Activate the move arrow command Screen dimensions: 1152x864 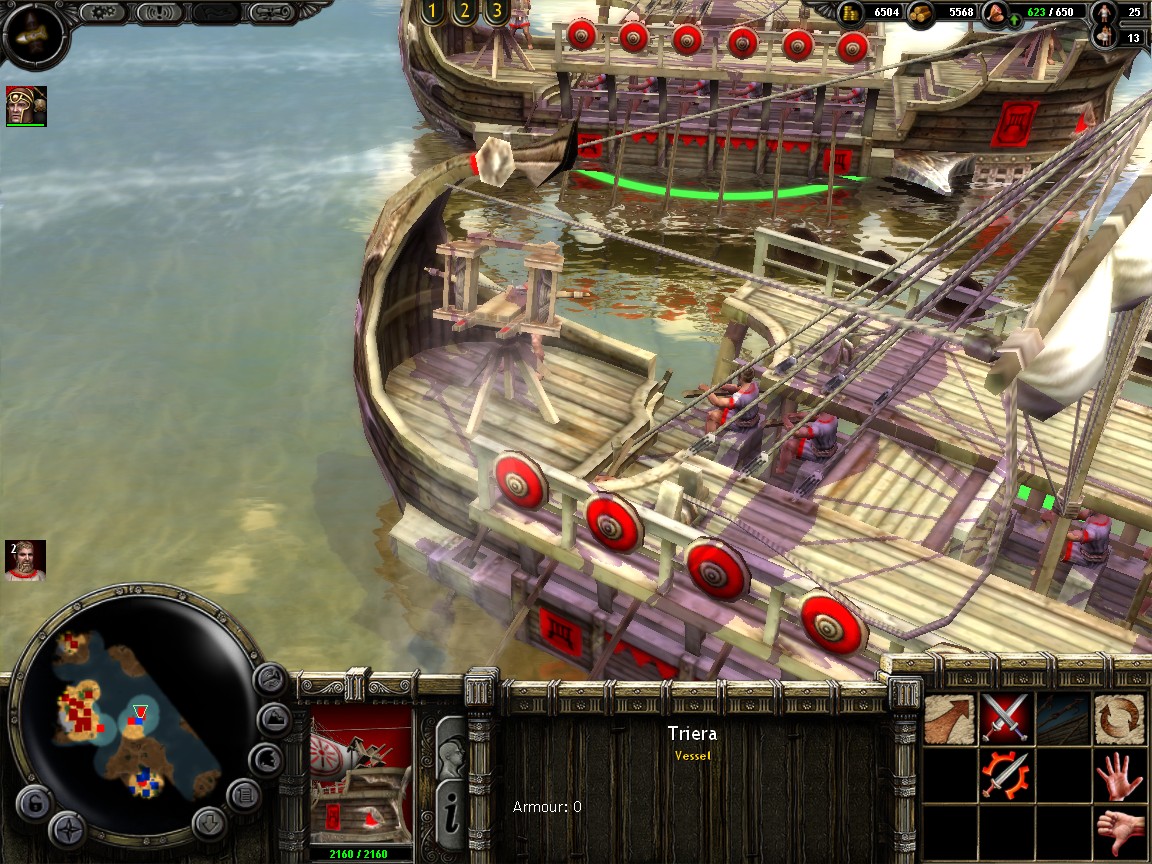point(949,718)
